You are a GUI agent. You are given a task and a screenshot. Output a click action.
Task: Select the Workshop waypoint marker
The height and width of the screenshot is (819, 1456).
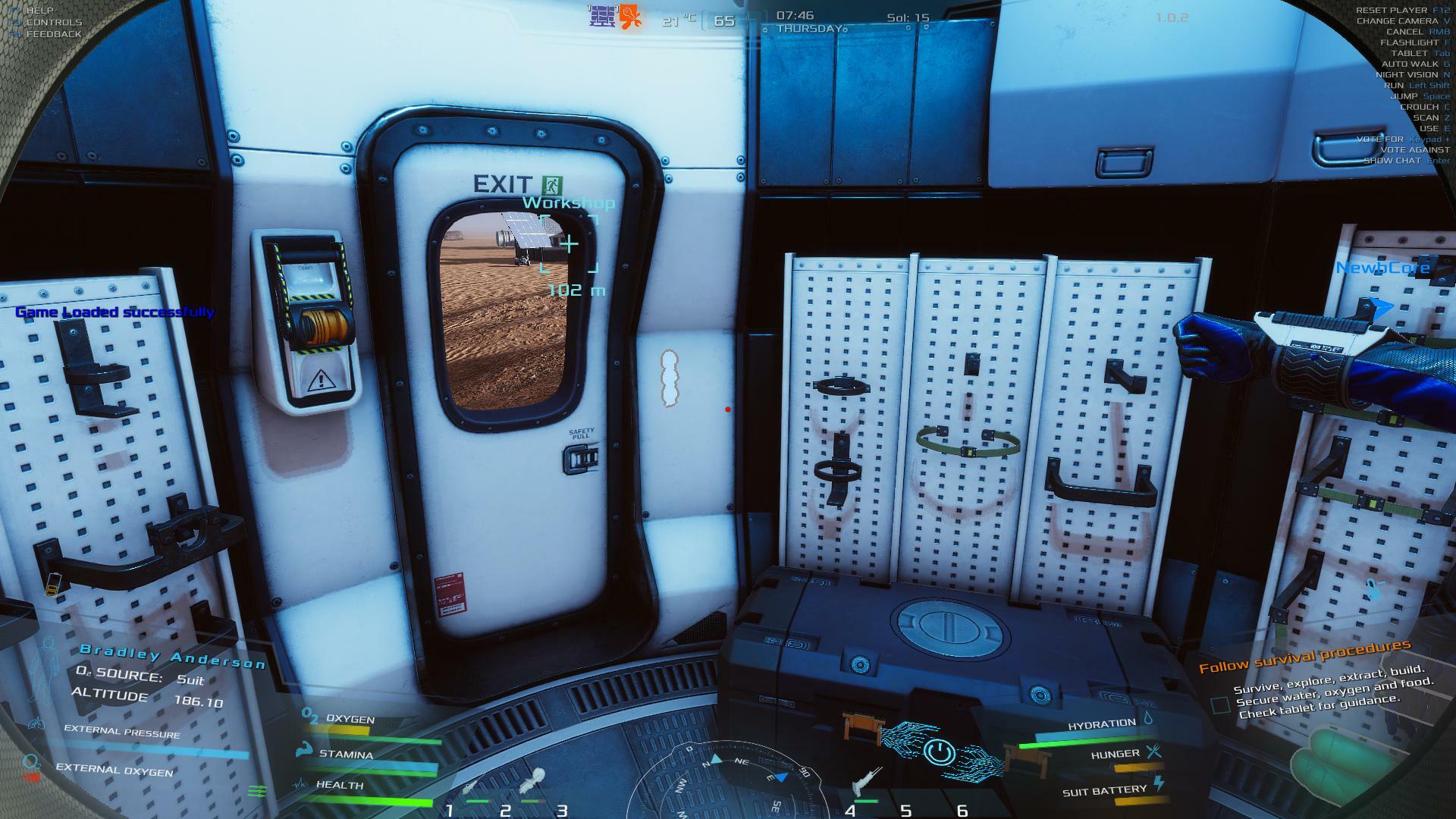coord(569,244)
